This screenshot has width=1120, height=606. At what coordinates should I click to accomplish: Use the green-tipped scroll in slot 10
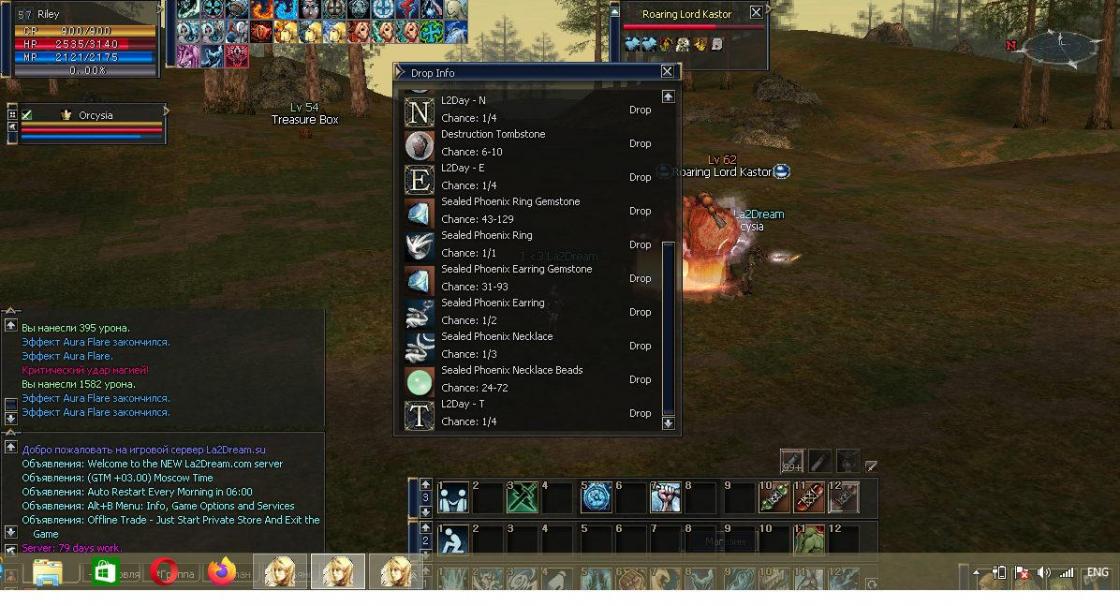[x=775, y=498]
